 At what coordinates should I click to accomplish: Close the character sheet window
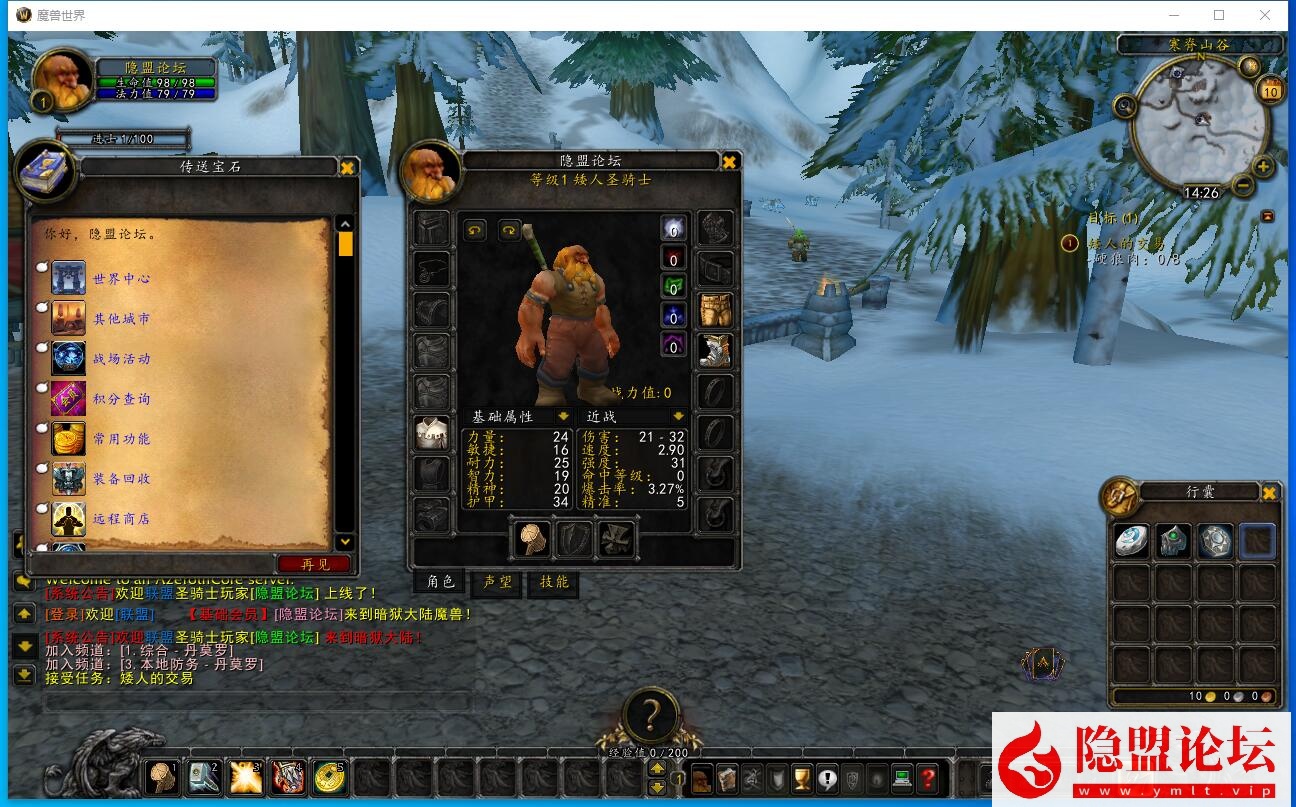point(730,162)
